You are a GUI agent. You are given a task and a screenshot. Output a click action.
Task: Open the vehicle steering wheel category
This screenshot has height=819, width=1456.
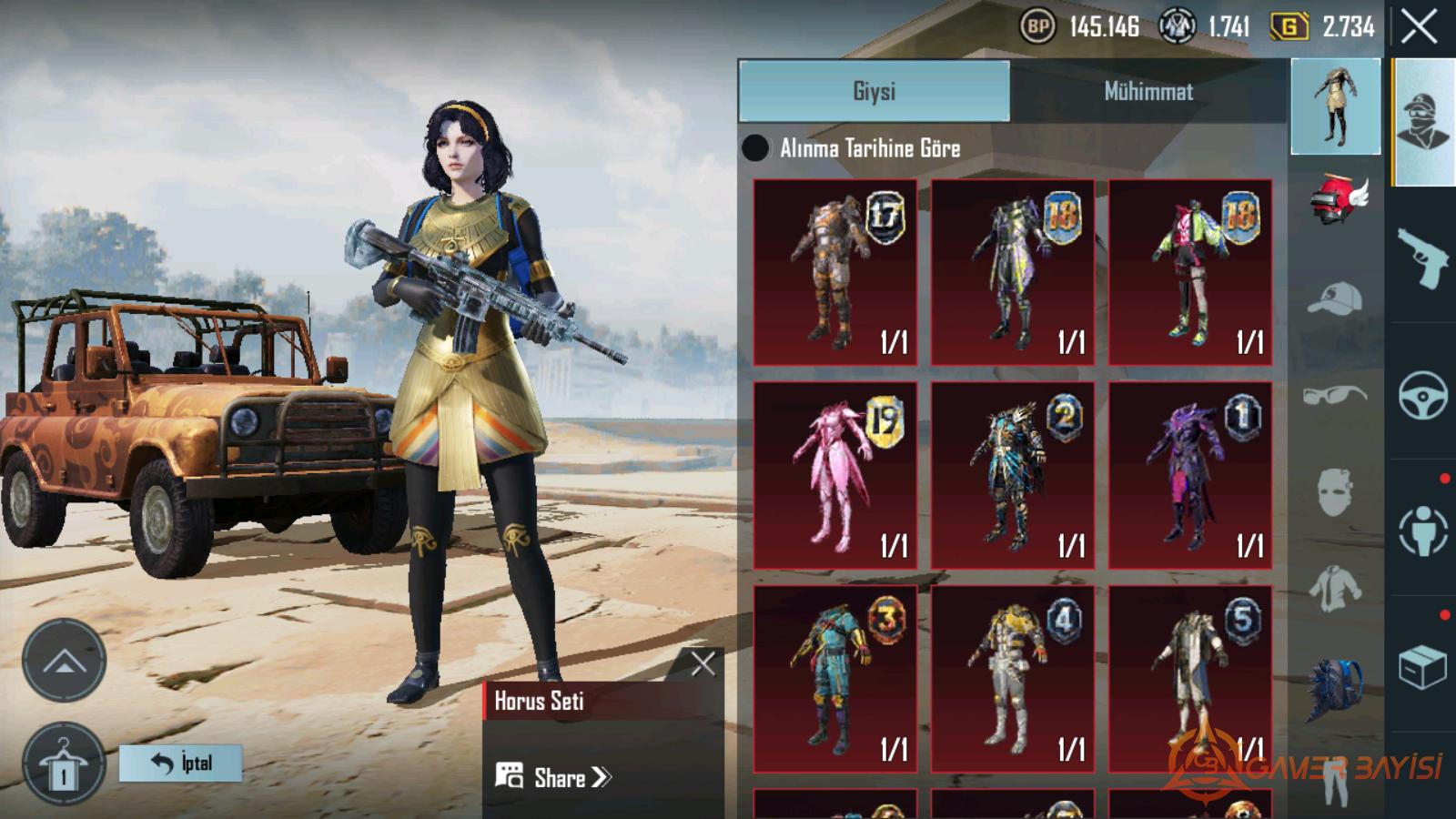pyautogui.click(x=1422, y=394)
